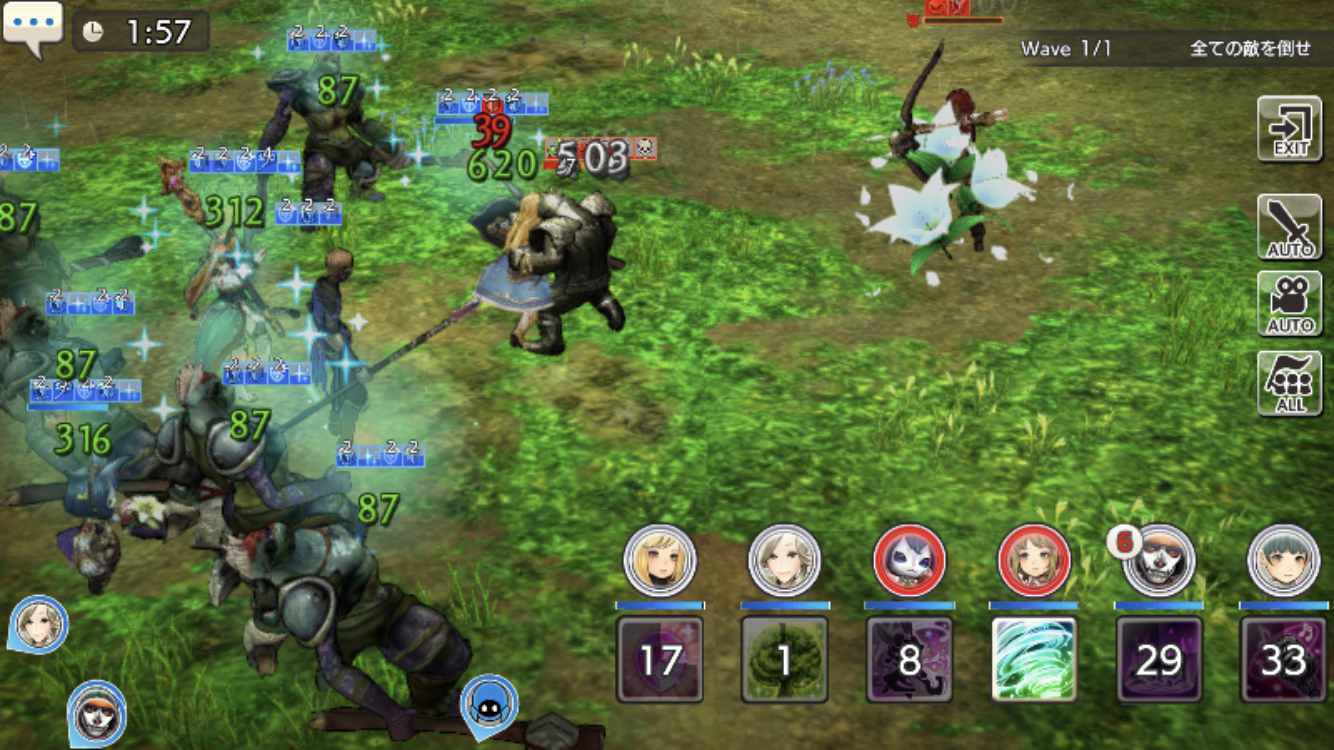
Task: Activate the skill showing cooldown 33
Action: pyautogui.click(x=1284, y=659)
